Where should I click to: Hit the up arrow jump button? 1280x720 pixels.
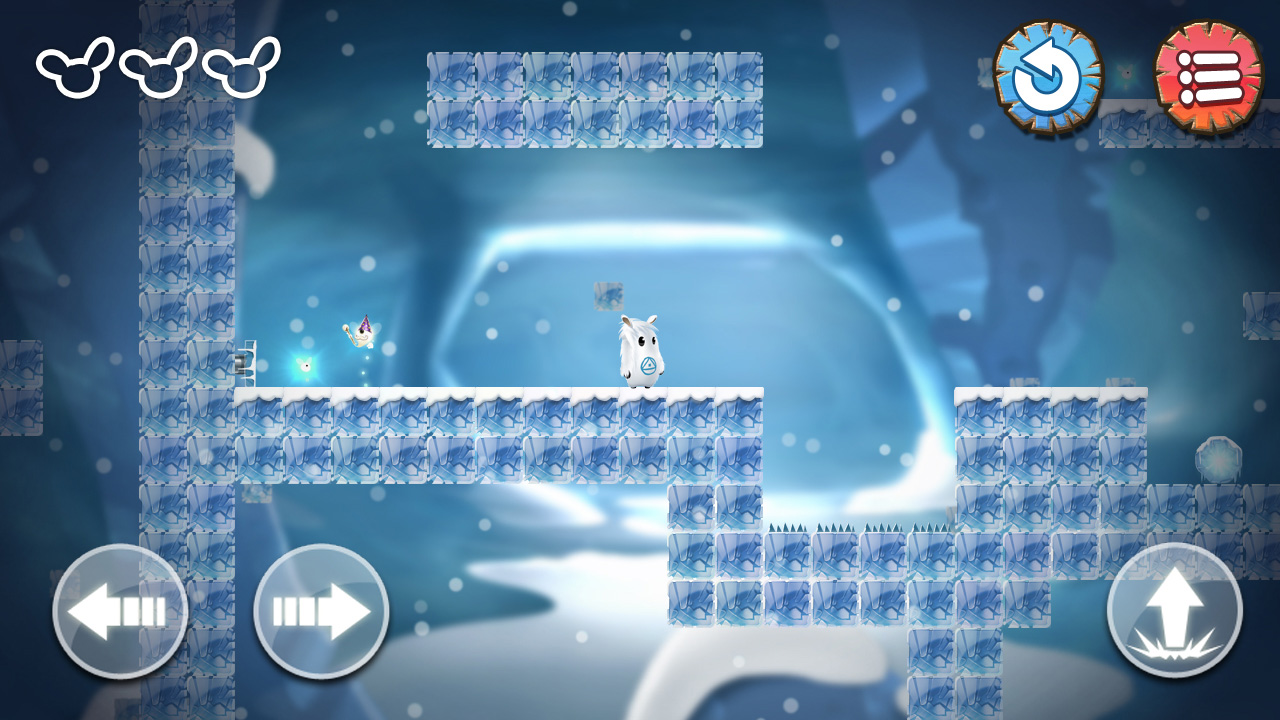click(x=1174, y=610)
